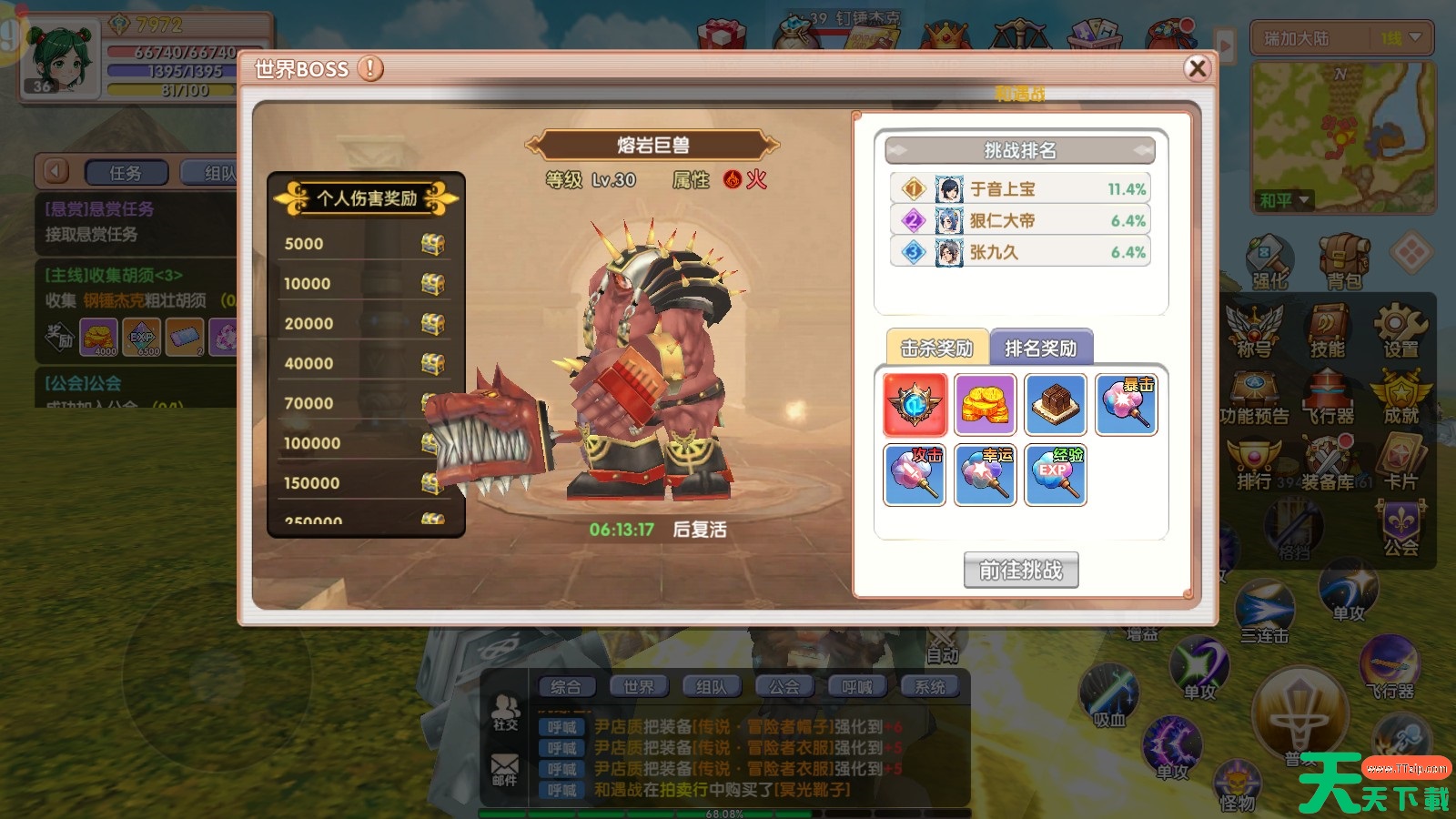Viewport: 1456px width, 819px height.
Task: Select the 暴击 candy reward icon
Action: pyautogui.click(x=1127, y=404)
